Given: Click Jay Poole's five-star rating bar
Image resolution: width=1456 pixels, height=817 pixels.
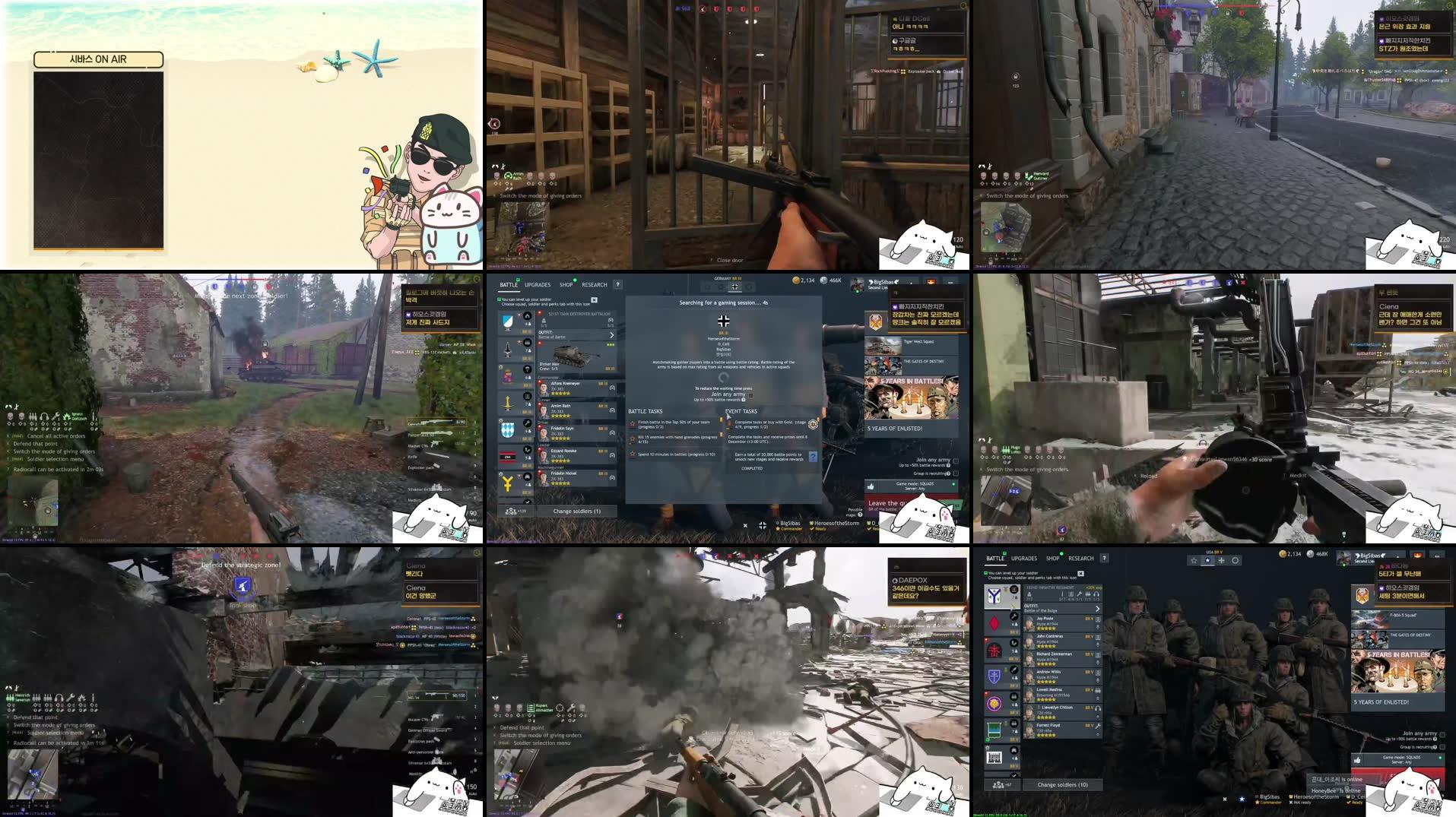Looking at the screenshot, I should [x=1048, y=628].
